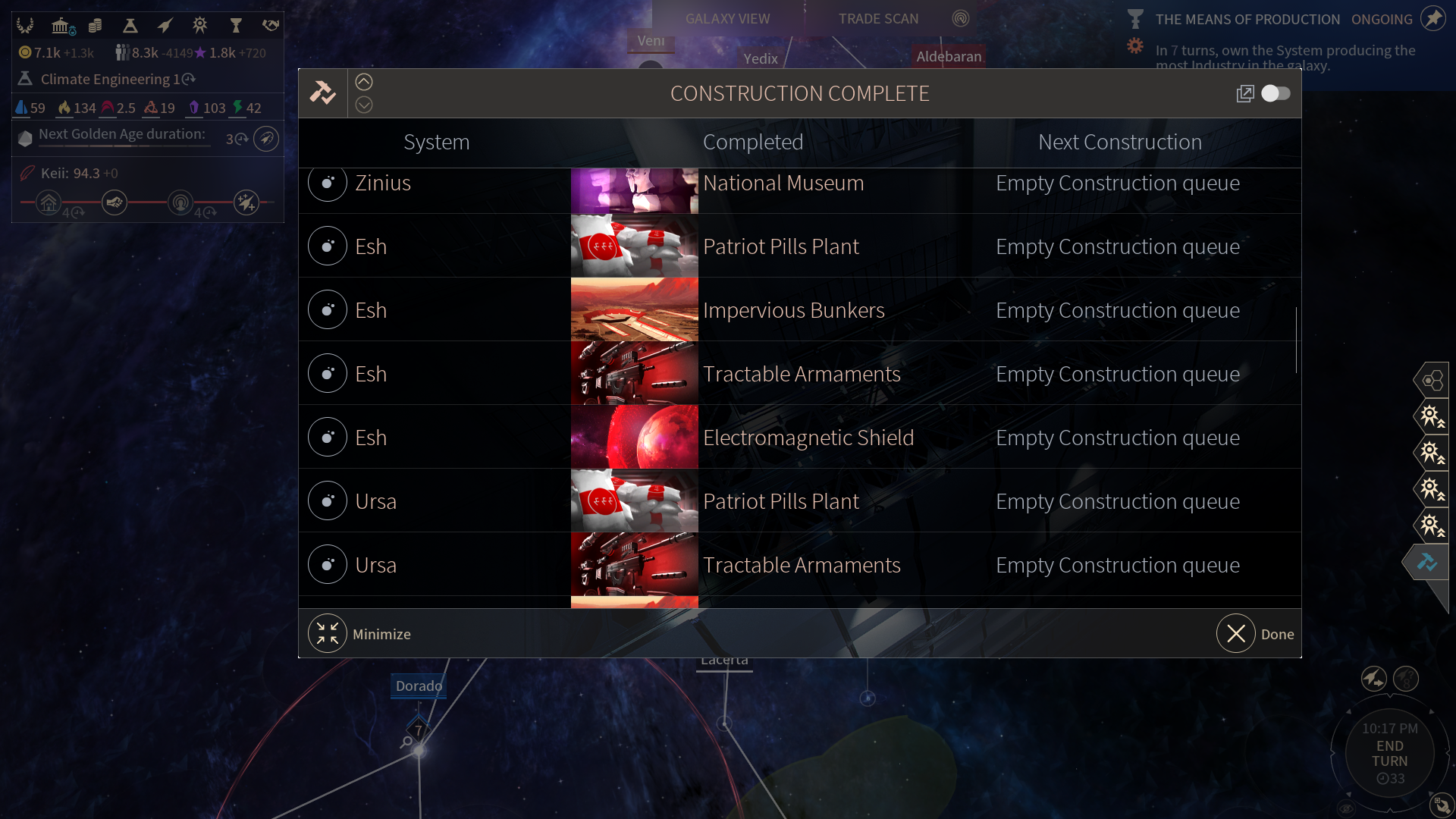Open the hexagon cluster notification on the right edge
This screenshot has height=819, width=1456.
pyautogui.click(x=1432, y=380)
